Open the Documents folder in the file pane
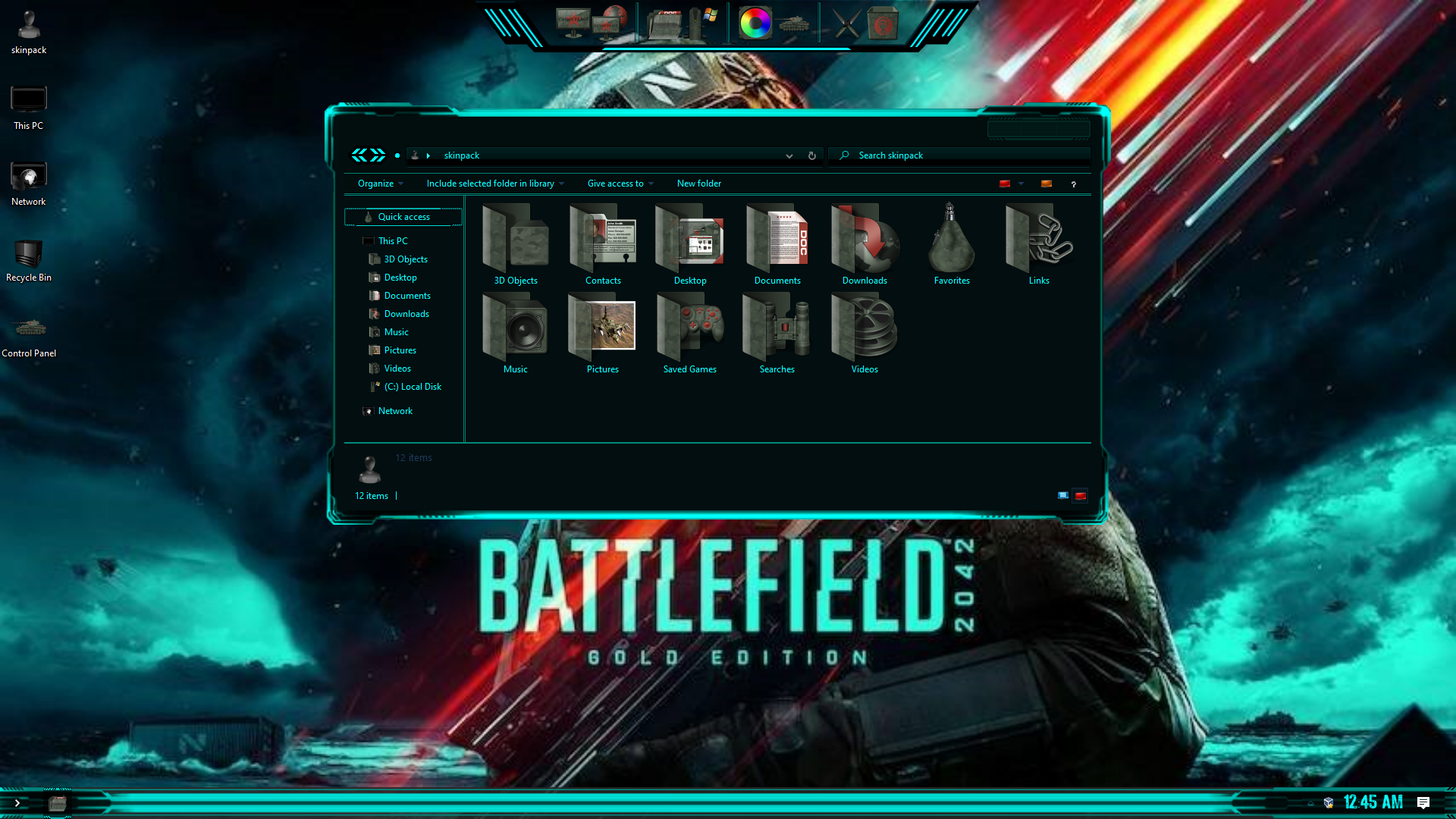The image size is (1456, 819). pos(777,244)
